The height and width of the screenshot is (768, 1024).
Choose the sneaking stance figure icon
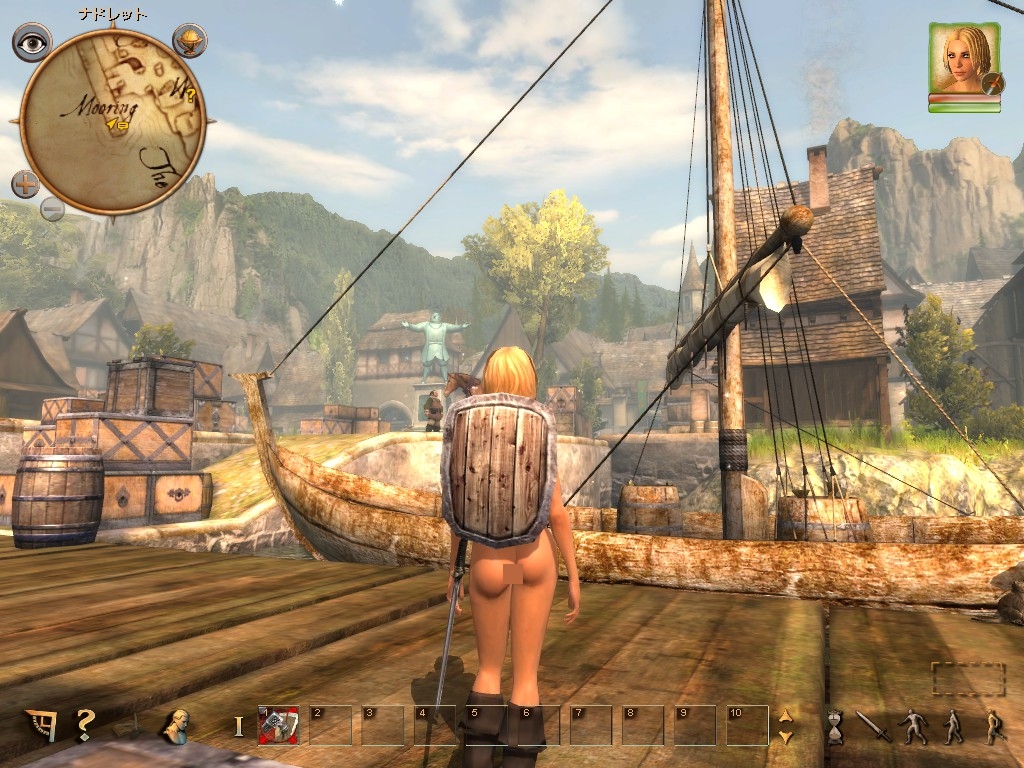pyautogui.click(x=914, y=726)
